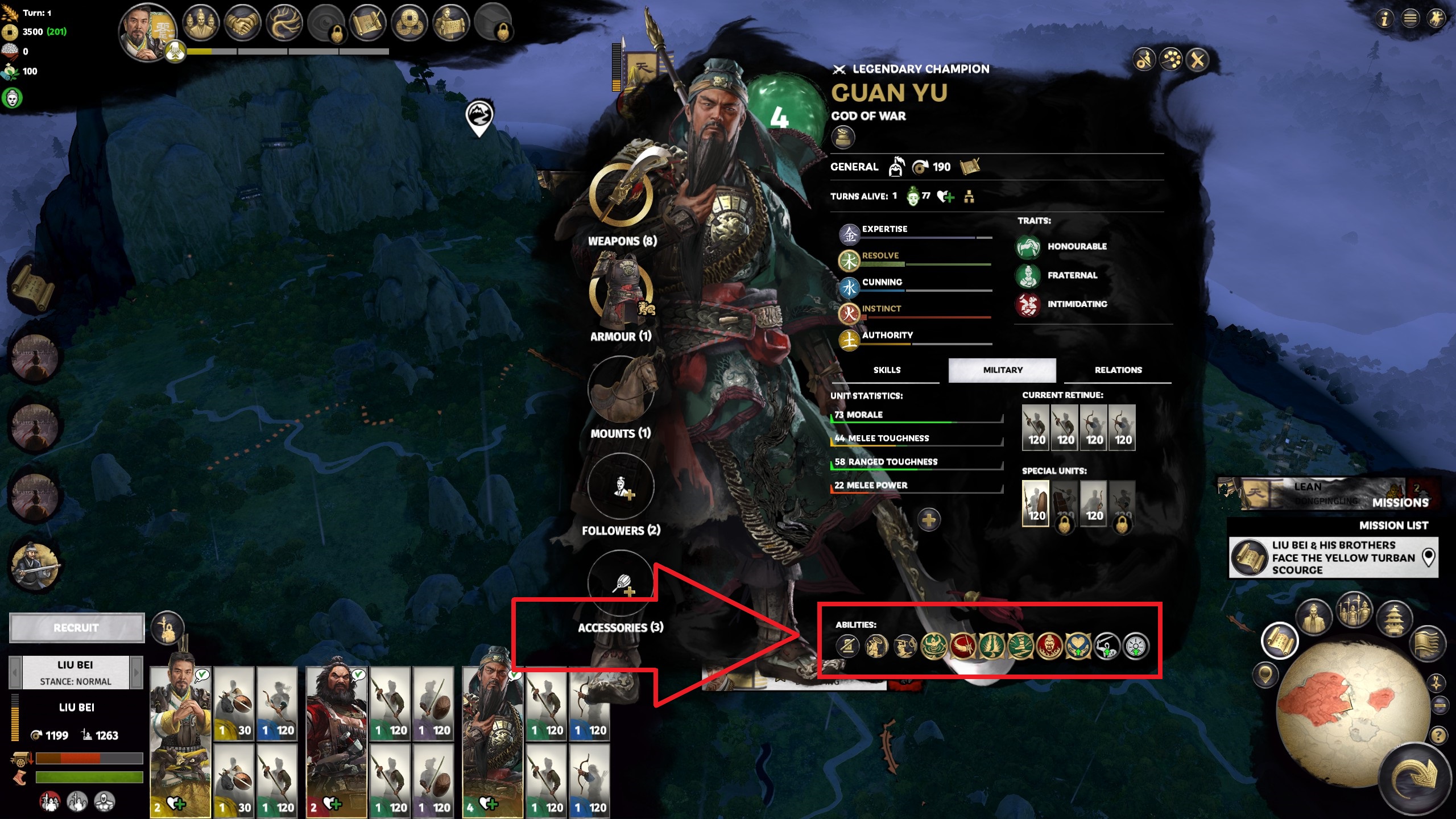Open the Relations tab

click(x=1118, y=370)
